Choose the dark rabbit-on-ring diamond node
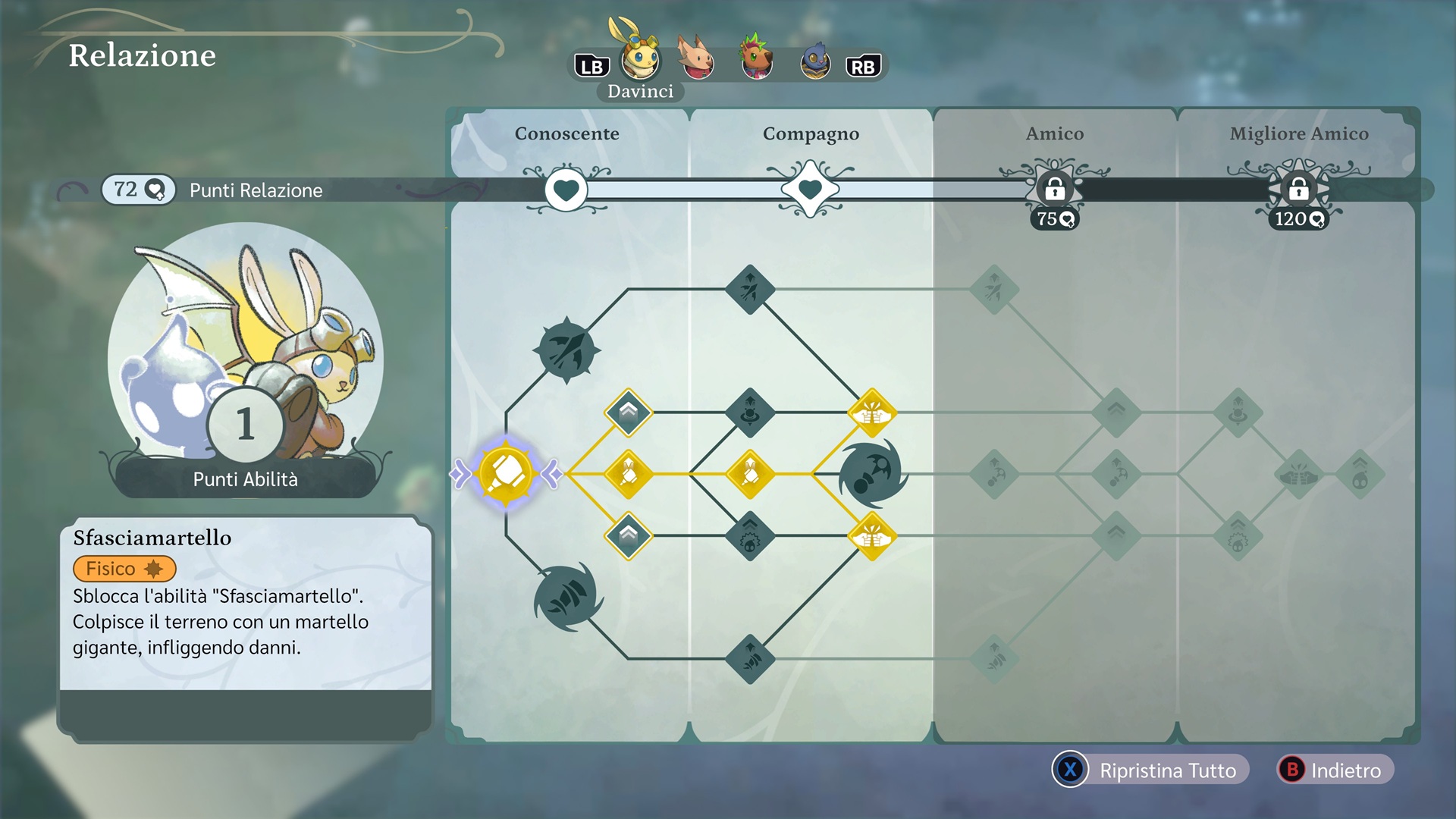Viewport: 1456px width, 819px height. click(x=749, y=413)
